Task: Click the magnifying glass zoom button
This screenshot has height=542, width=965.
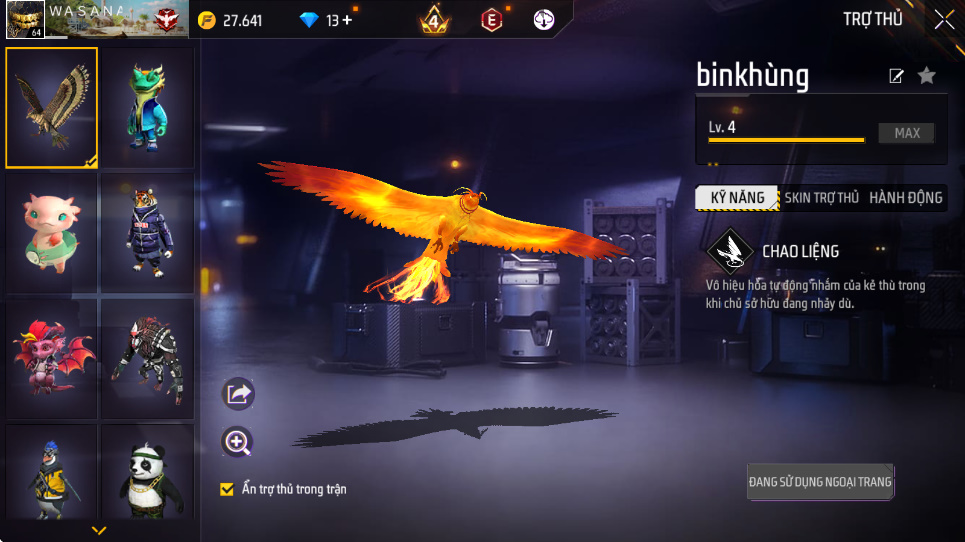Action: [238, 442]
